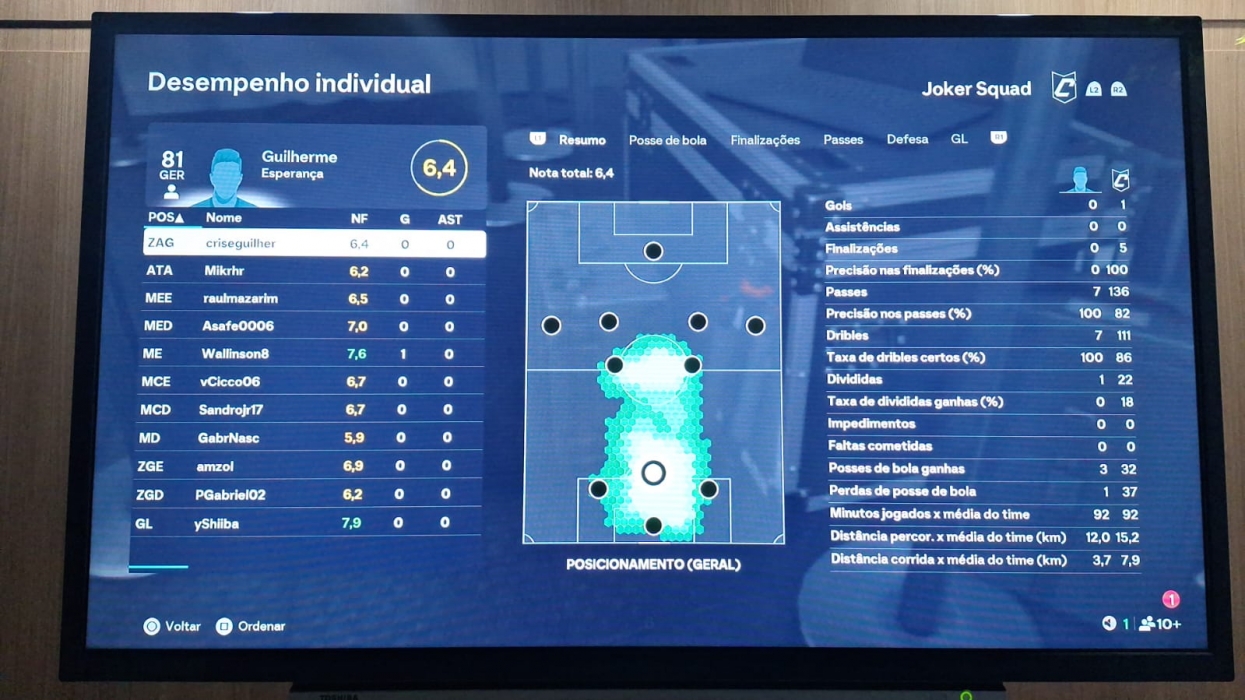
Task: Select player row criseguilher
Action: [314, 243]
